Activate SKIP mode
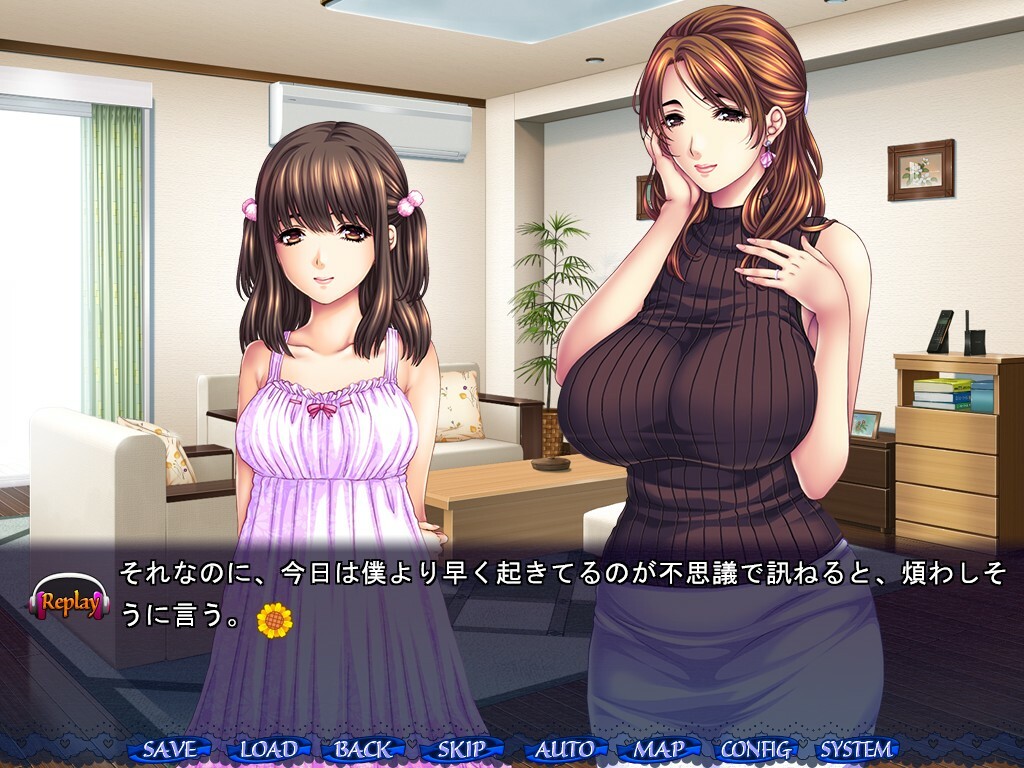 click(x=462, y=749)
